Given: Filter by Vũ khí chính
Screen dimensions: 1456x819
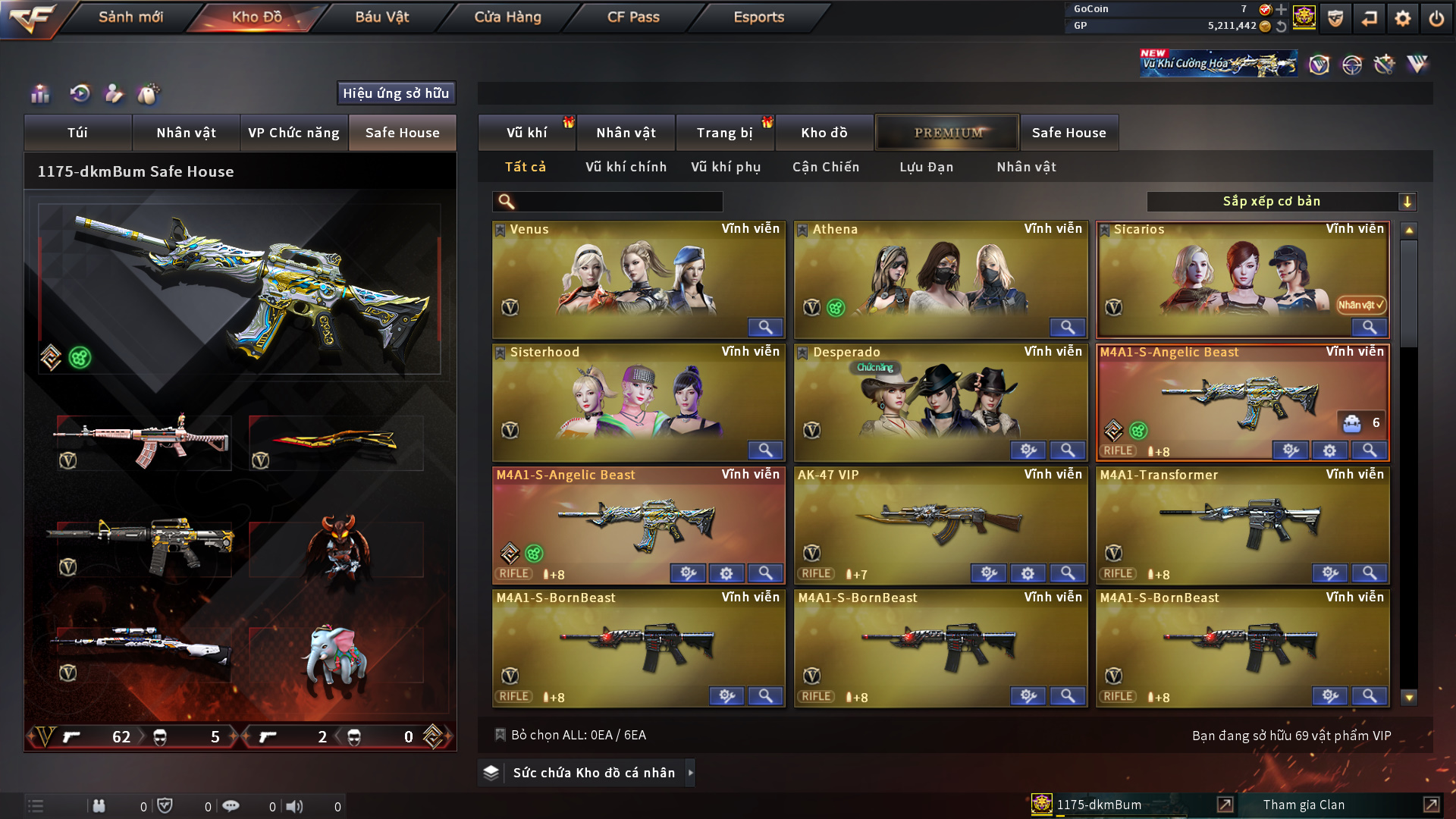Looking at the screenshot, I should pyautogui.click(x=626, y=167).
